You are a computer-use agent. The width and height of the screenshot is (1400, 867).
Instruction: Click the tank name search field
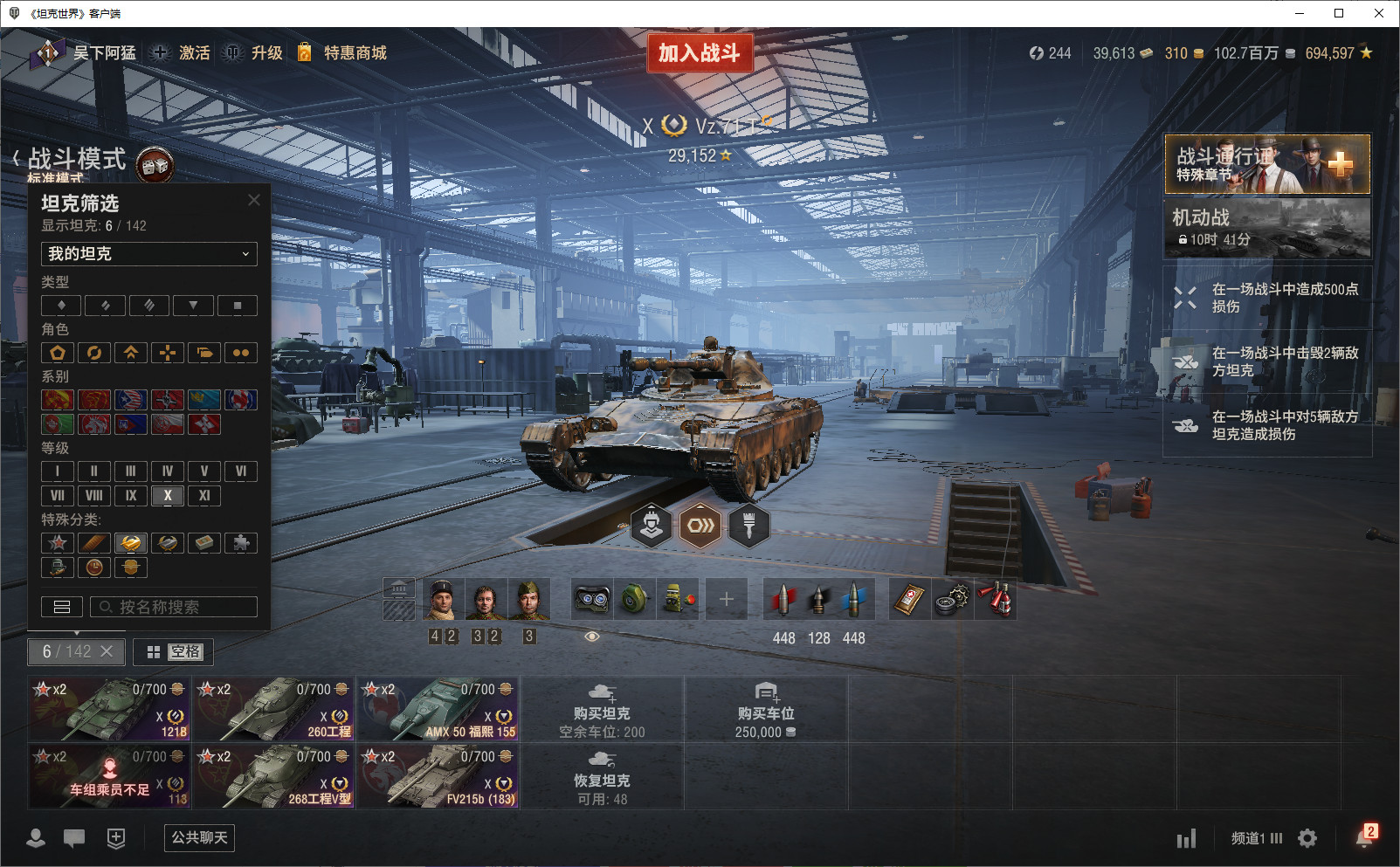[174, 607]
